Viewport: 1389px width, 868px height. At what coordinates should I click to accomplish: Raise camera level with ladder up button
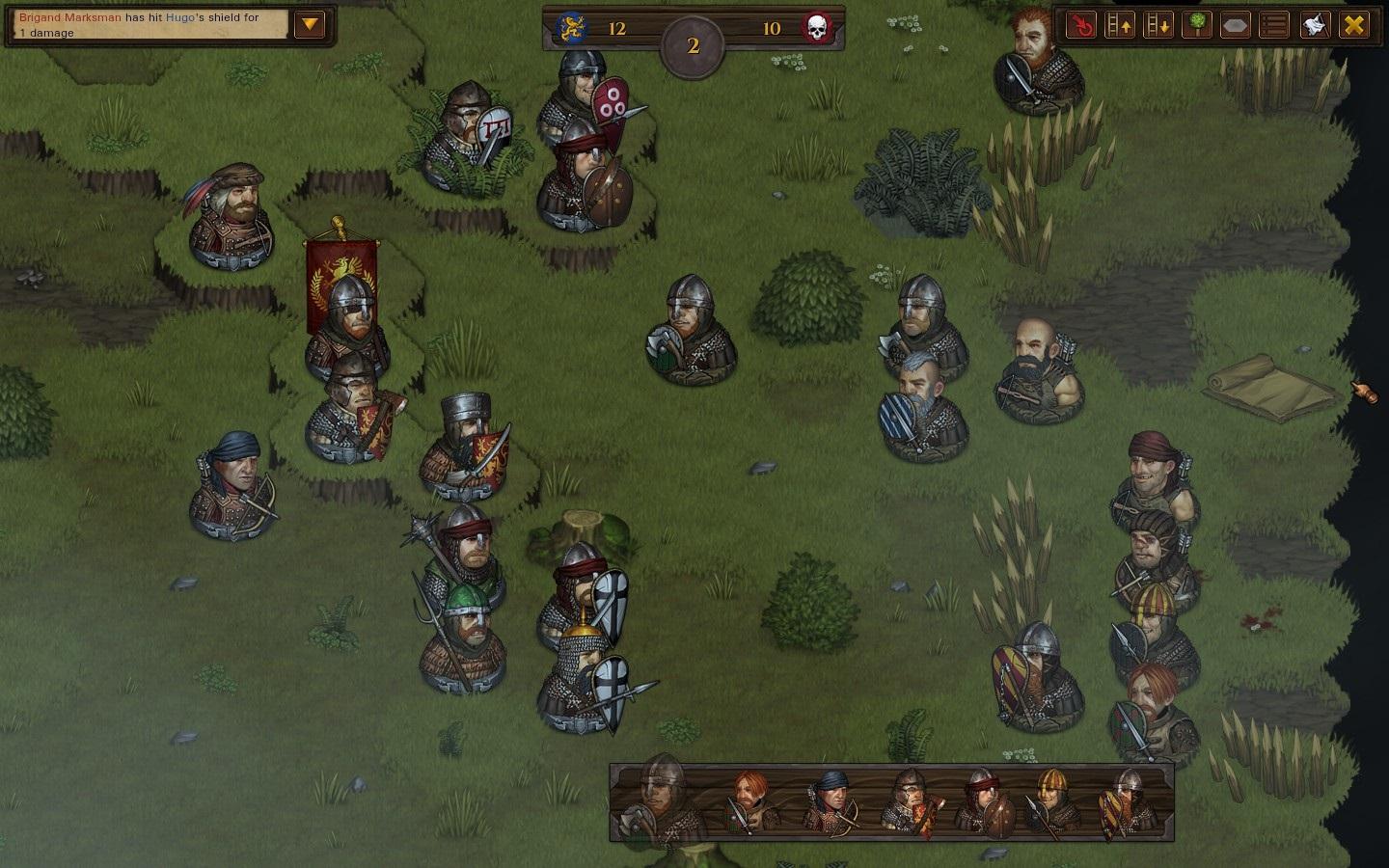pyautogui.click(x=1120, y=25)
